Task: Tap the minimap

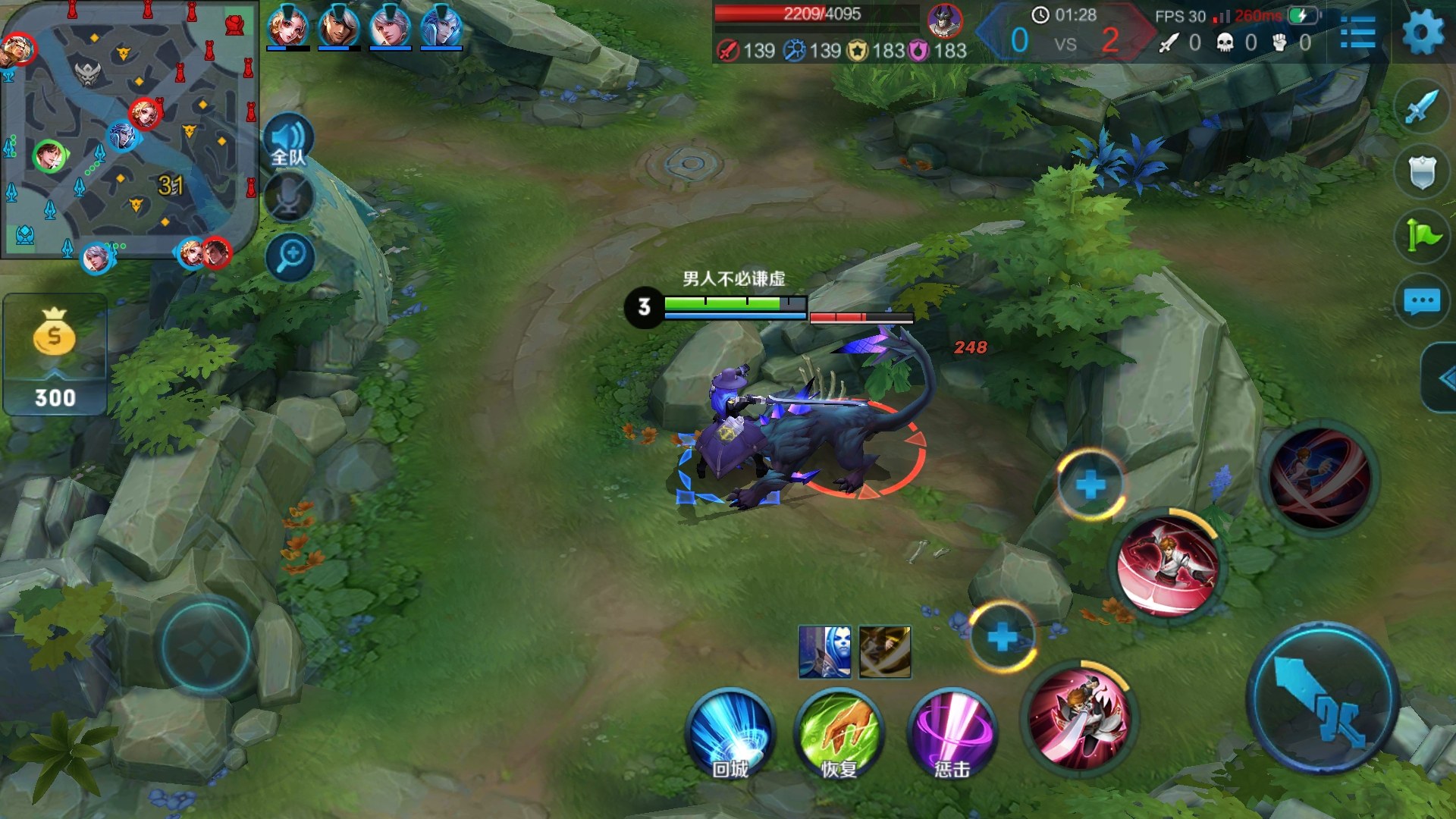Action: point(127,130)
